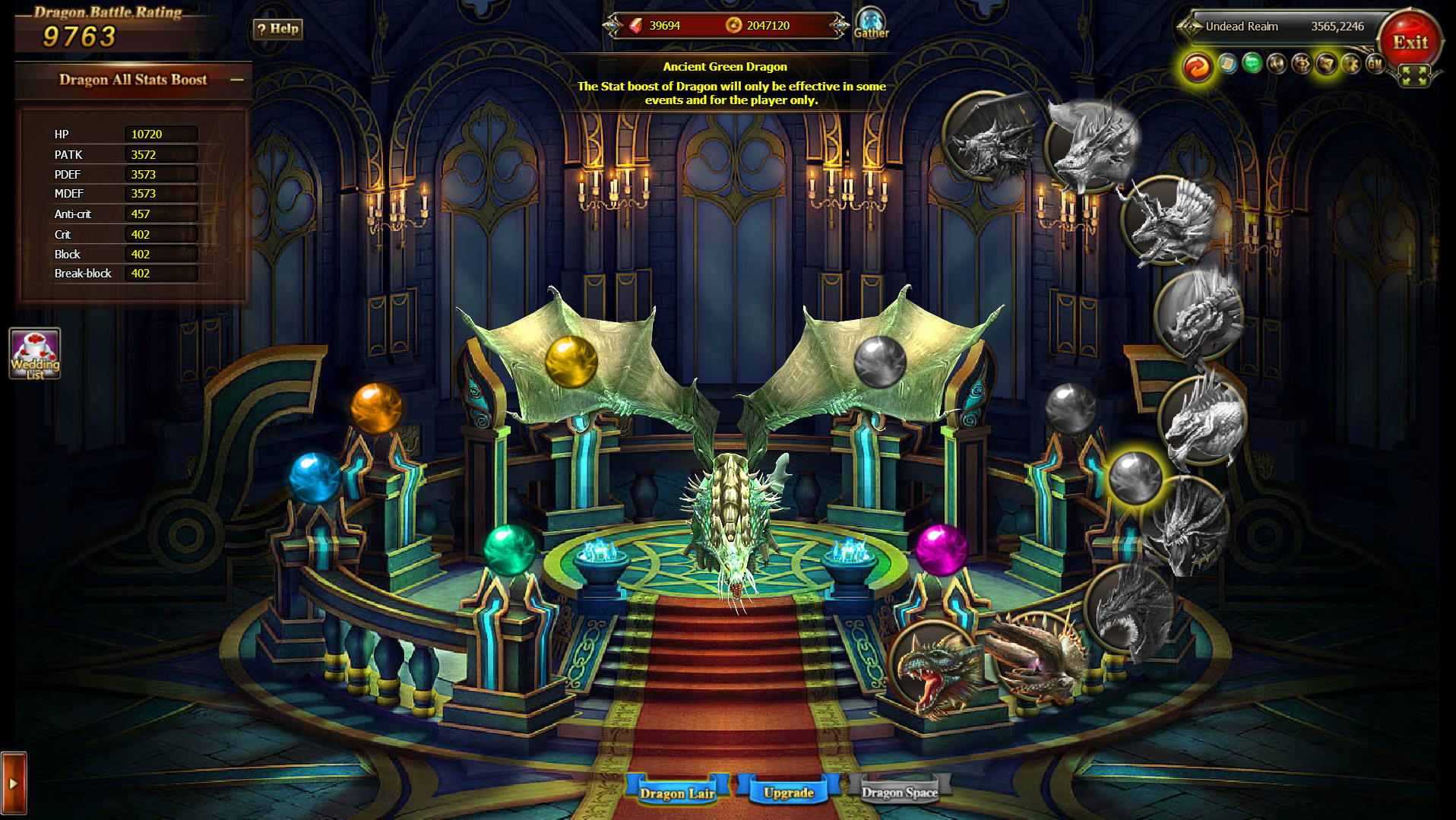Activate the gift parcel icon in toolbar
This screenshot has width=1456, height=820.
click(1325, 65)
